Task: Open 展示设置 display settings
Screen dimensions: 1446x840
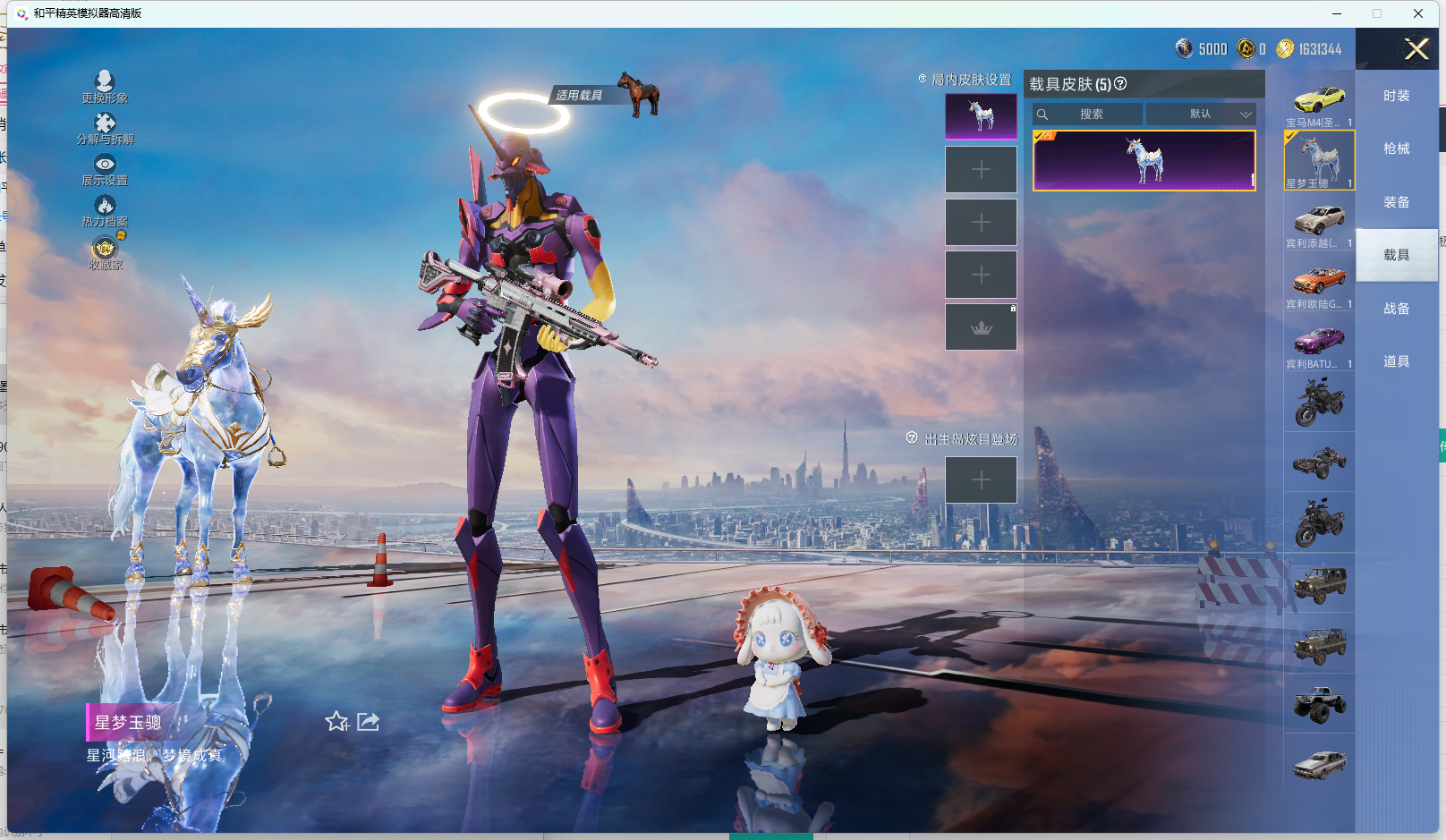Action: click(x=105, y=169)
